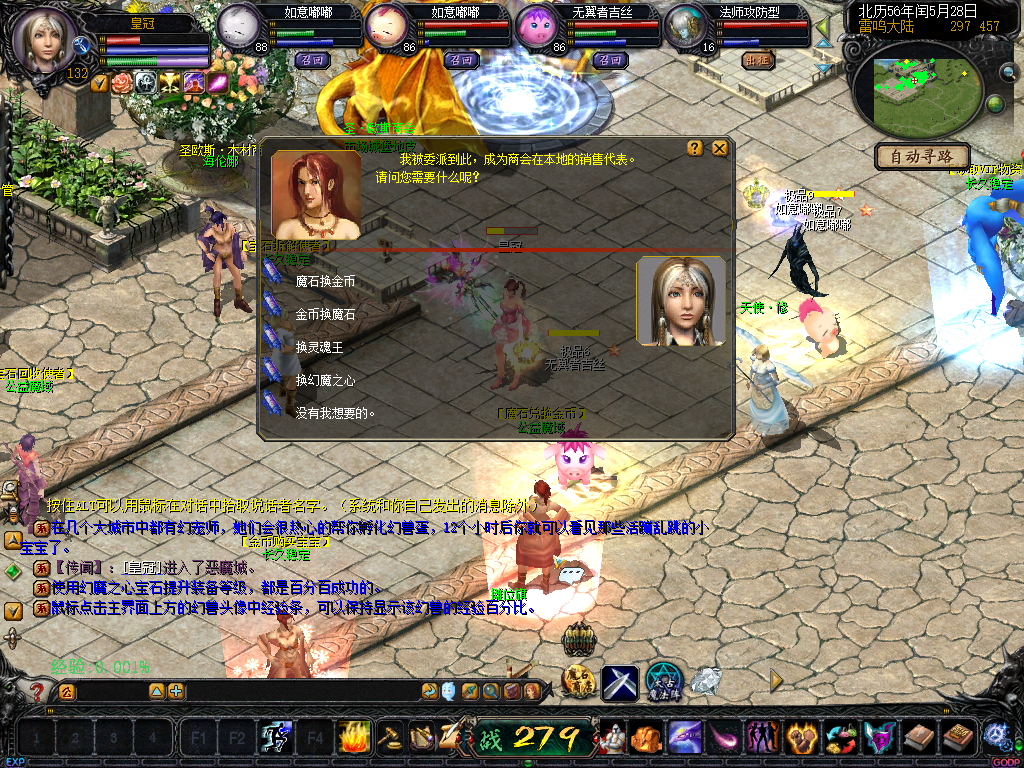This screenshot has height=768, width=1024.
Task: Recall the first 如意嘟嘟 pet with 召回
Action: click(x=313, y=60)
